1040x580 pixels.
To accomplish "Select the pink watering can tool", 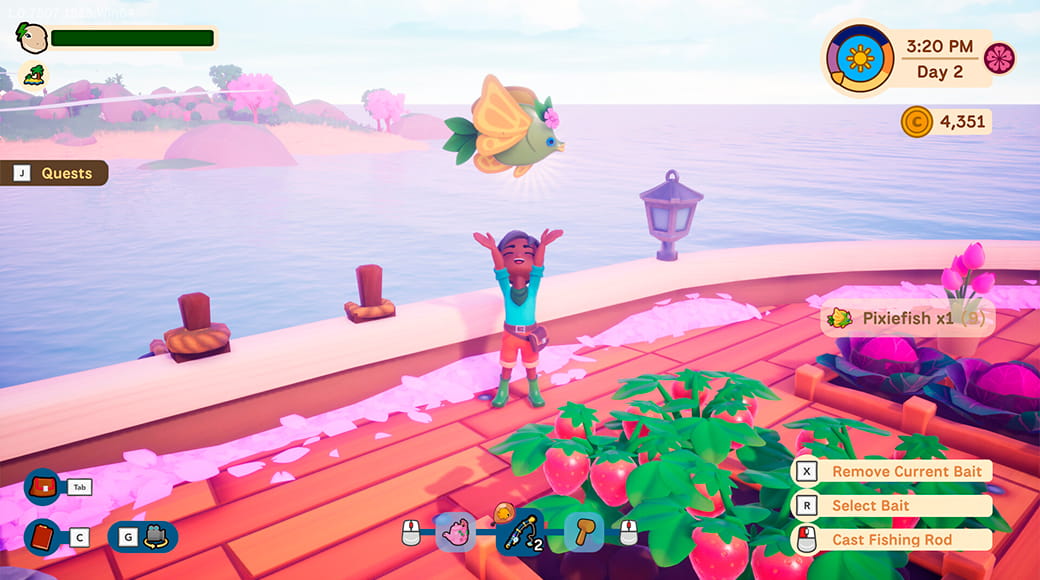I will tap(456, 532).
